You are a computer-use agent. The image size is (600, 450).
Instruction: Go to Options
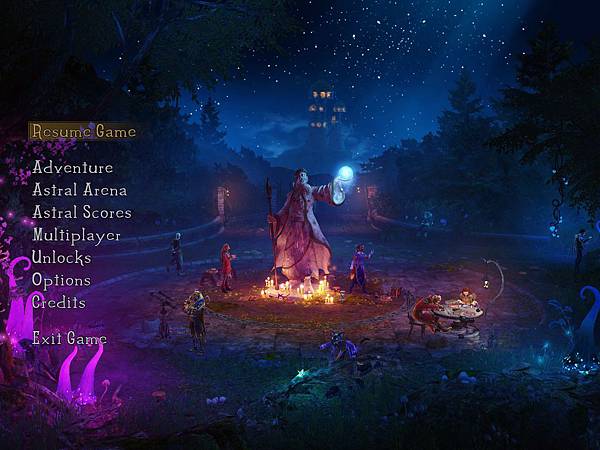coord(61,280)
